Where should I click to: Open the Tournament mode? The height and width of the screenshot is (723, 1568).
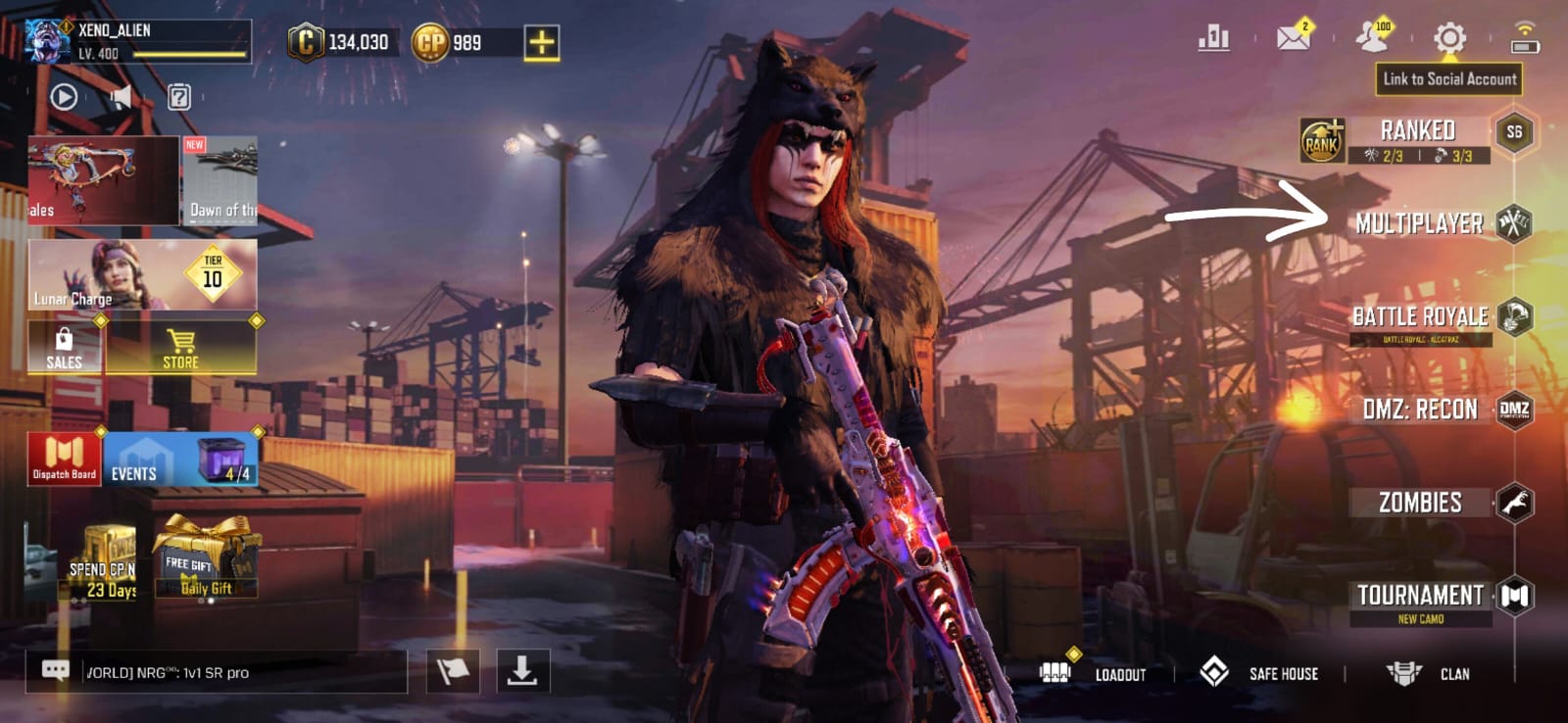click(1420, 596)
